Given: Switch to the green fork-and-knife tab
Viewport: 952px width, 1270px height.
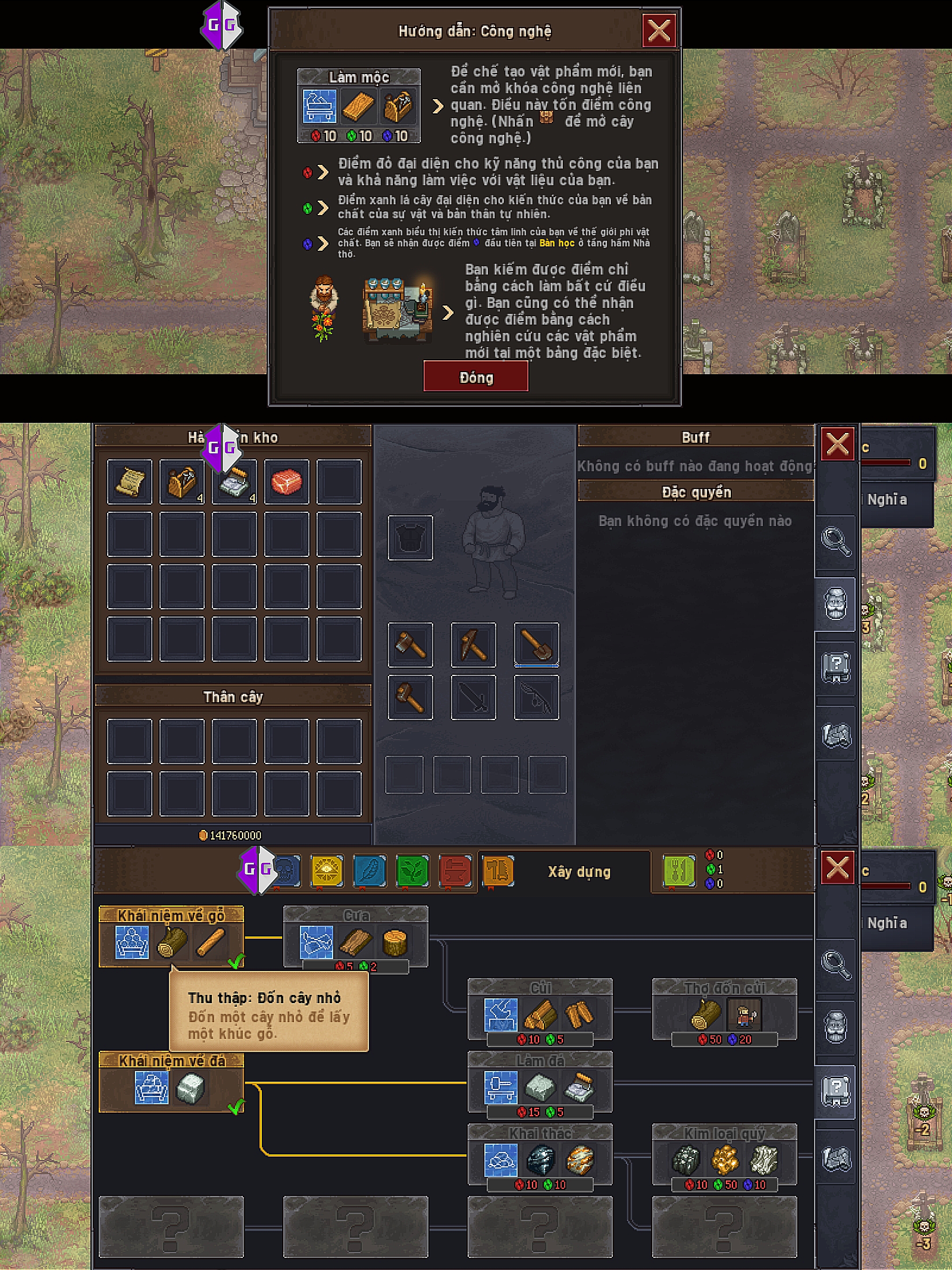Looking at the screenshot, I should [x=678, y=870].
